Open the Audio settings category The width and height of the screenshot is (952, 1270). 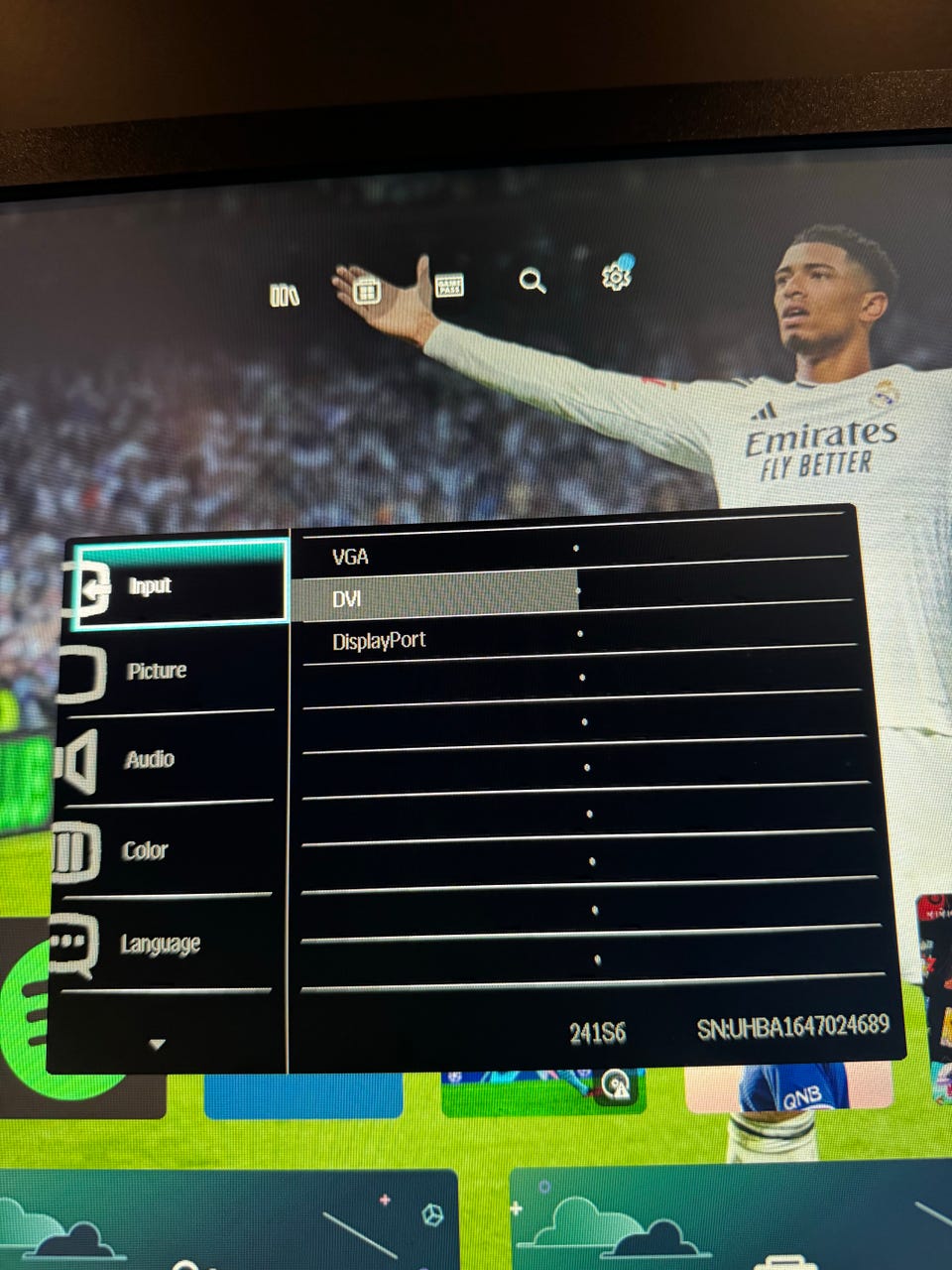[x=150, y=760]
